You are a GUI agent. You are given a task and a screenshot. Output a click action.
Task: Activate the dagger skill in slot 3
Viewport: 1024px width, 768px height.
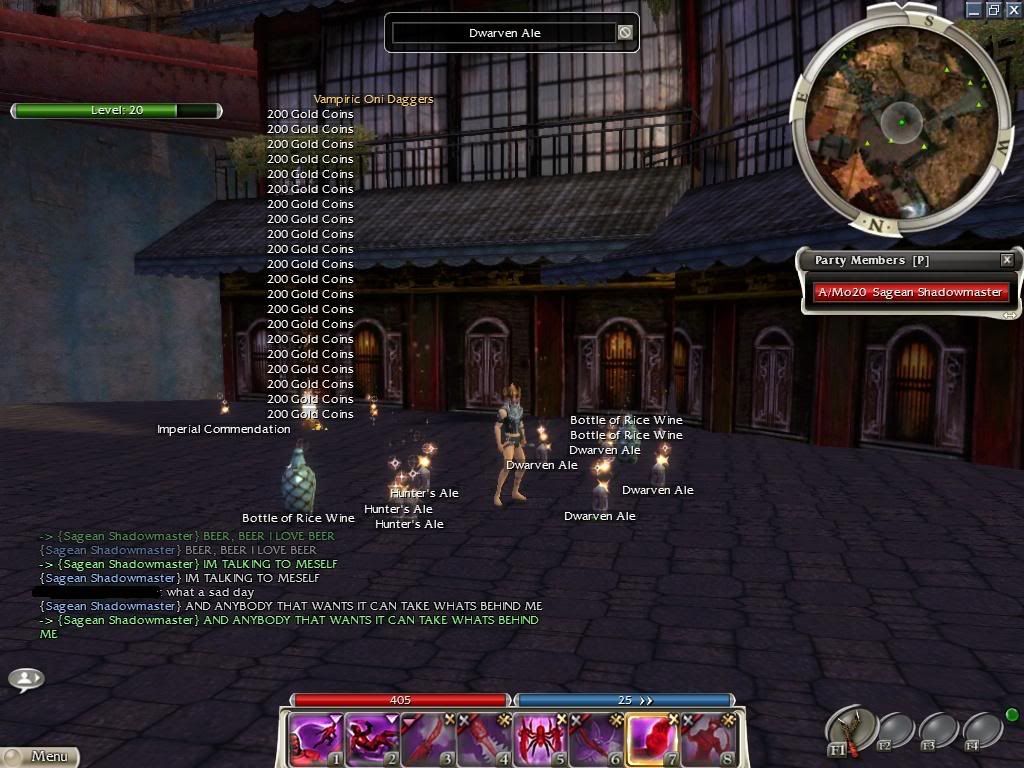point(427,738)
